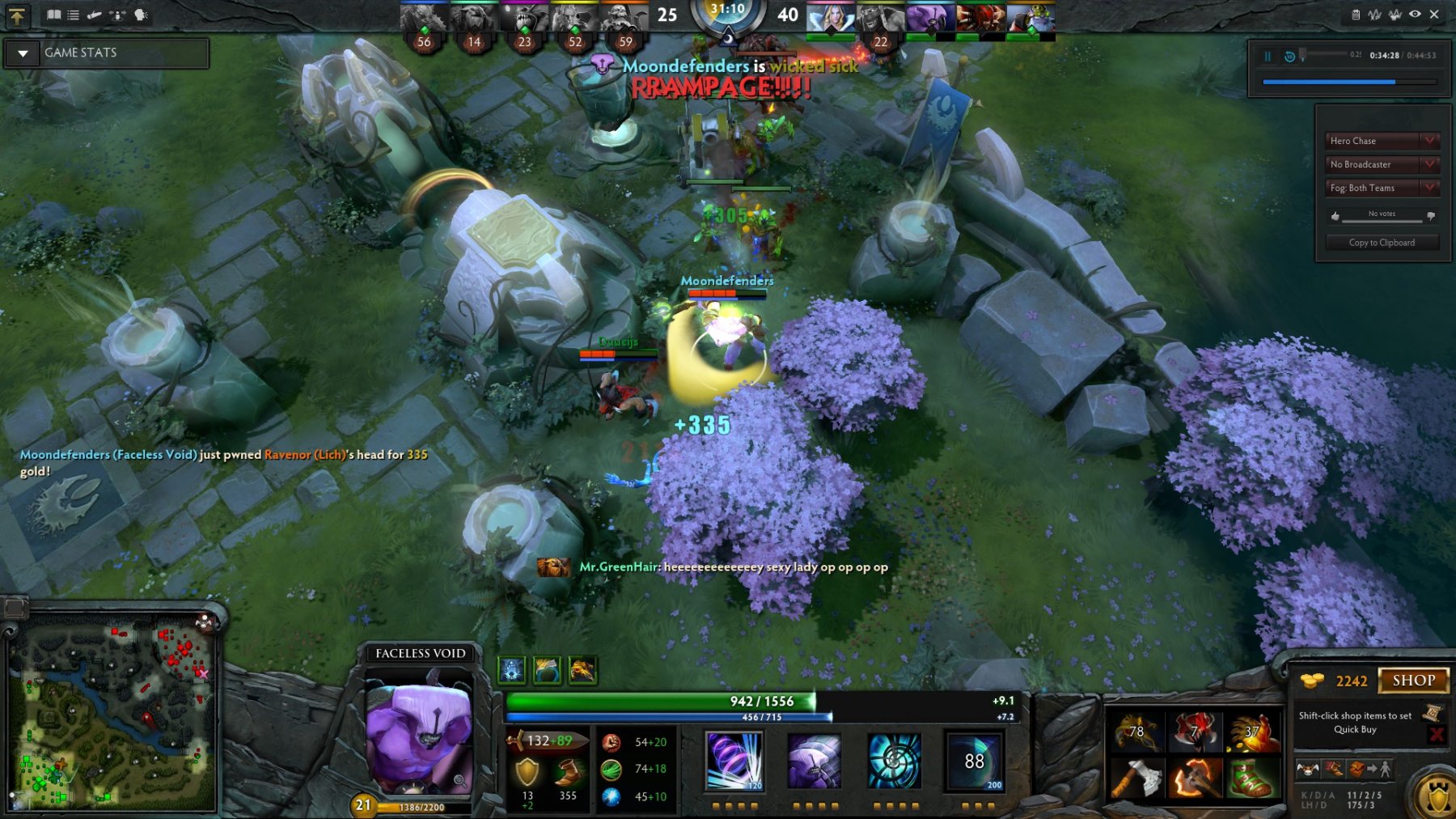Activate the Time Walk ability

click(x=734, y=760)
